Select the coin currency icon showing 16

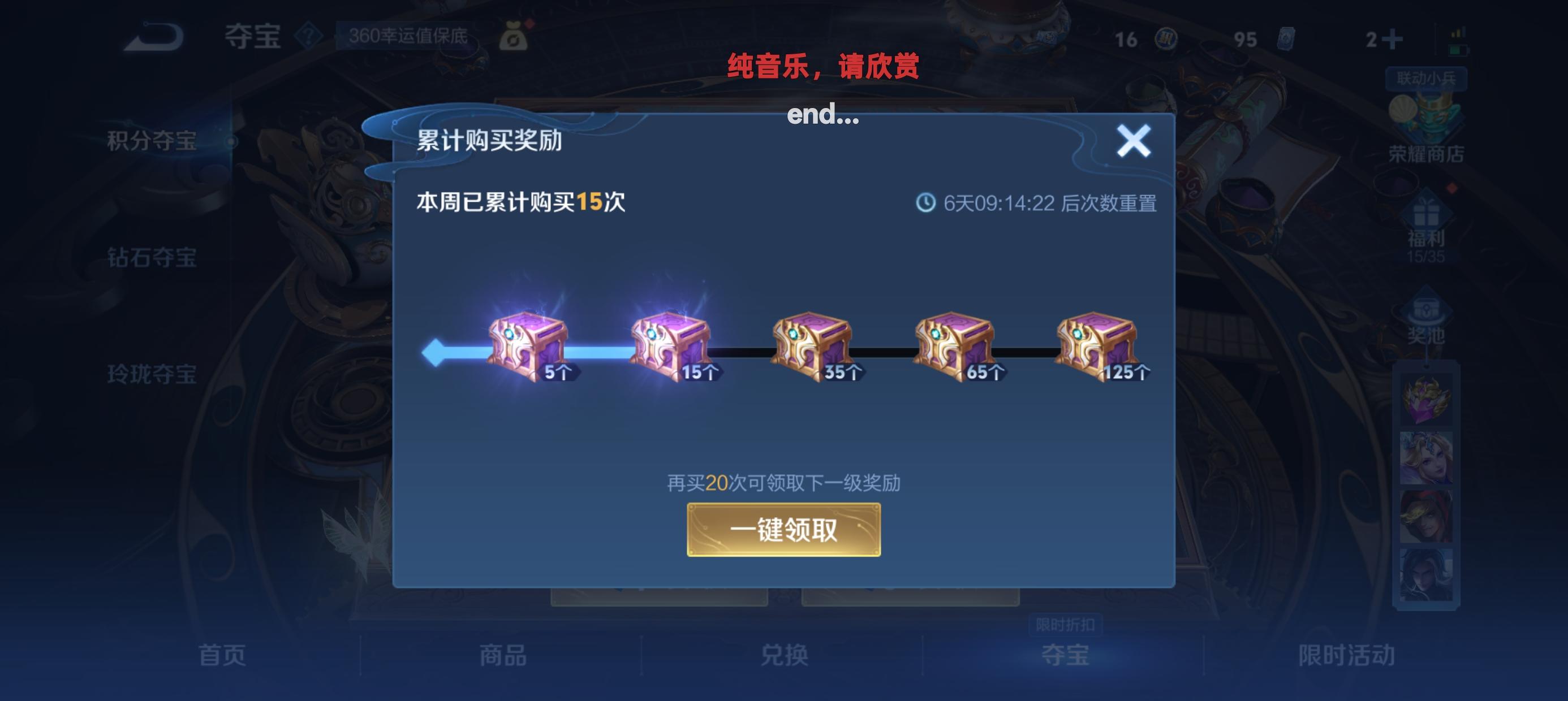click(1166, 38)
